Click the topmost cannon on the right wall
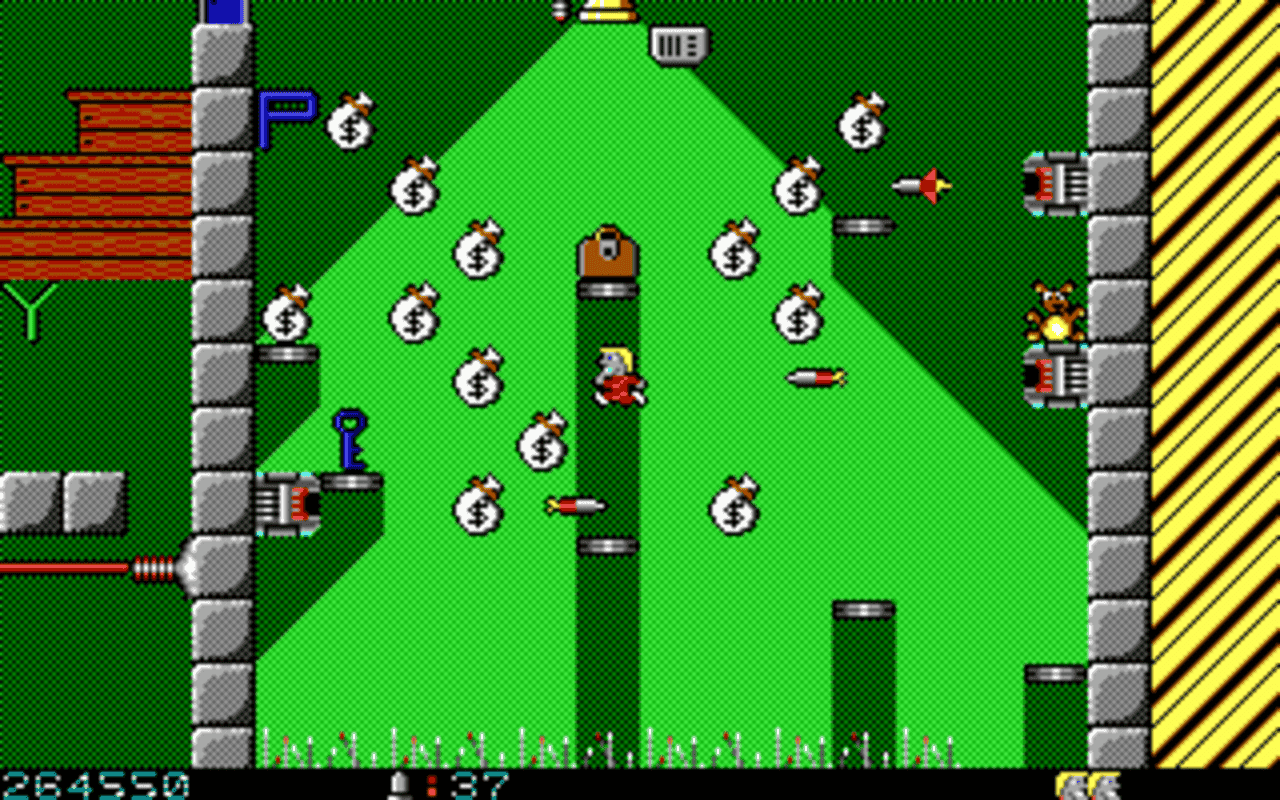The width and height of the screenshot is (1280, 800). [x=1057, y=182]
